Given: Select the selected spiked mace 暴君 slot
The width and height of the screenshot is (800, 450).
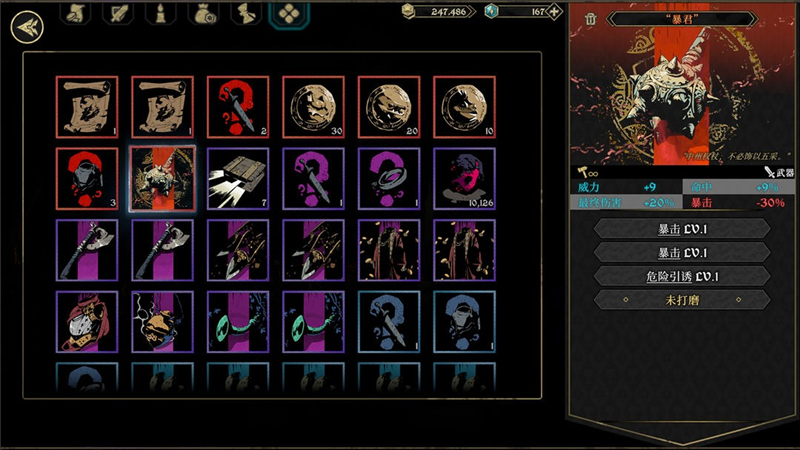Looking at the screenshot, I should pyautogui.click(x=162, y=179).
